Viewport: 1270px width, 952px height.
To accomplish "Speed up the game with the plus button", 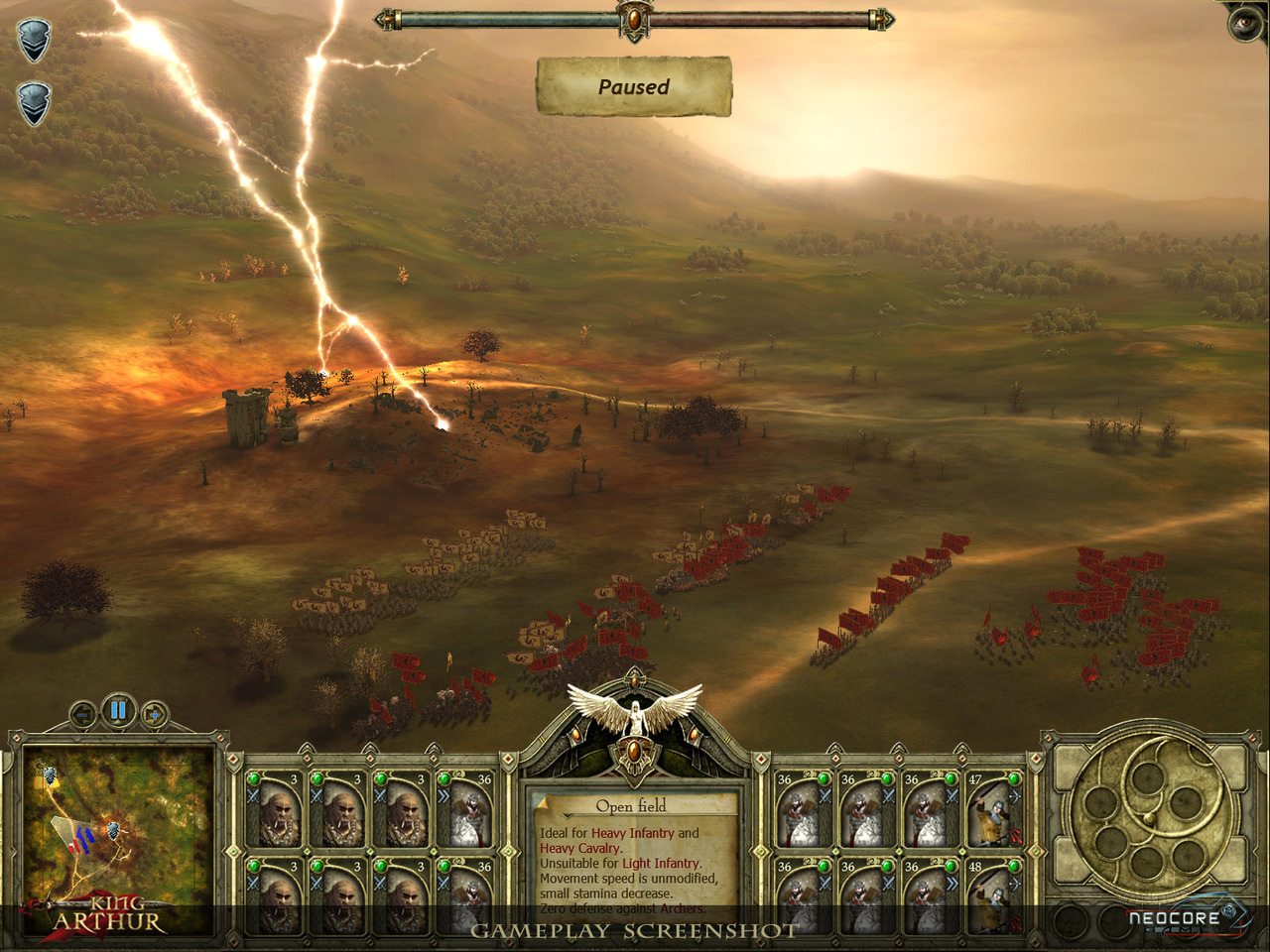I will [x=154, y=714].
